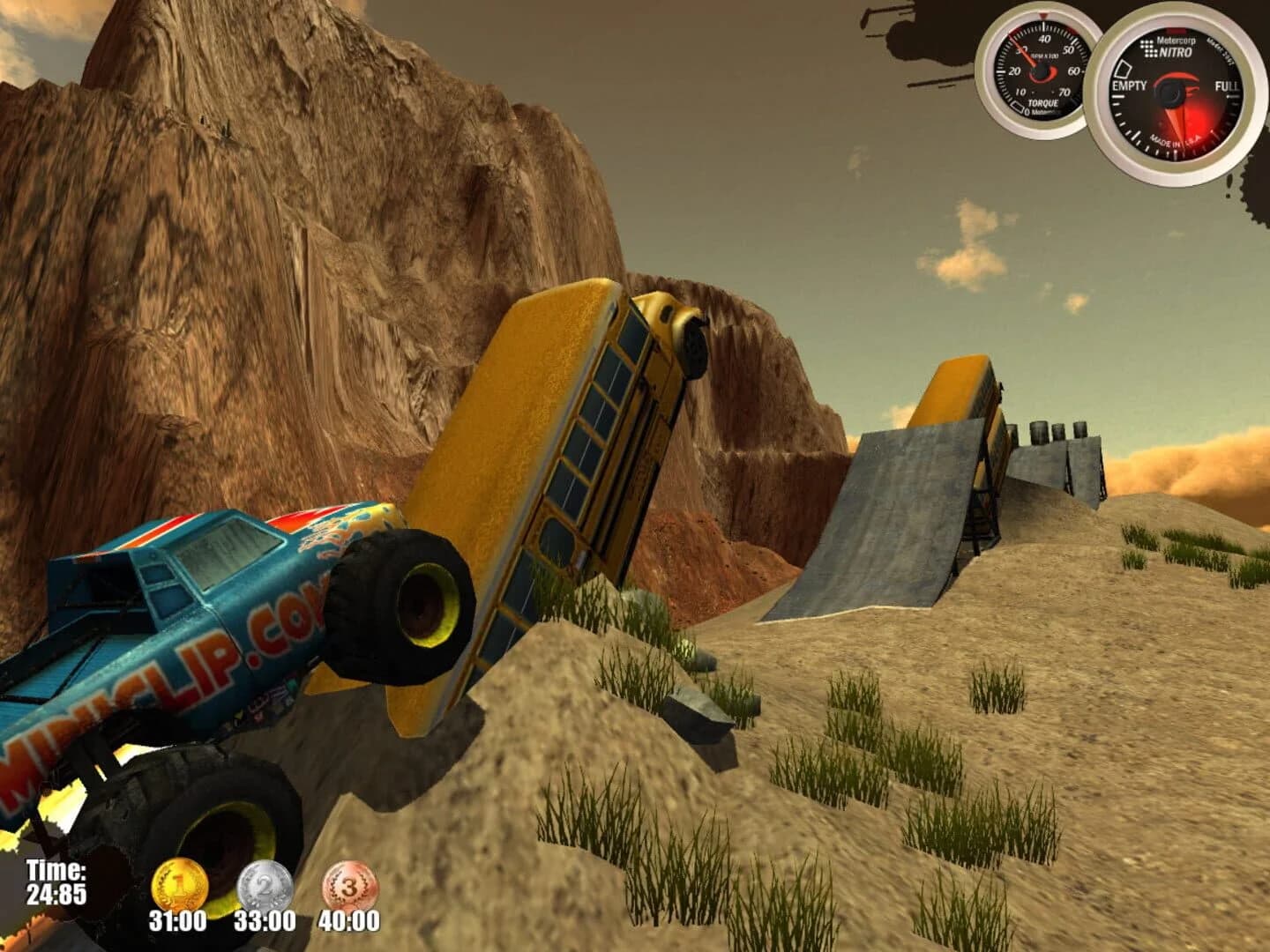Click the FULL label on the nitro gauge

coord(1227,86)
